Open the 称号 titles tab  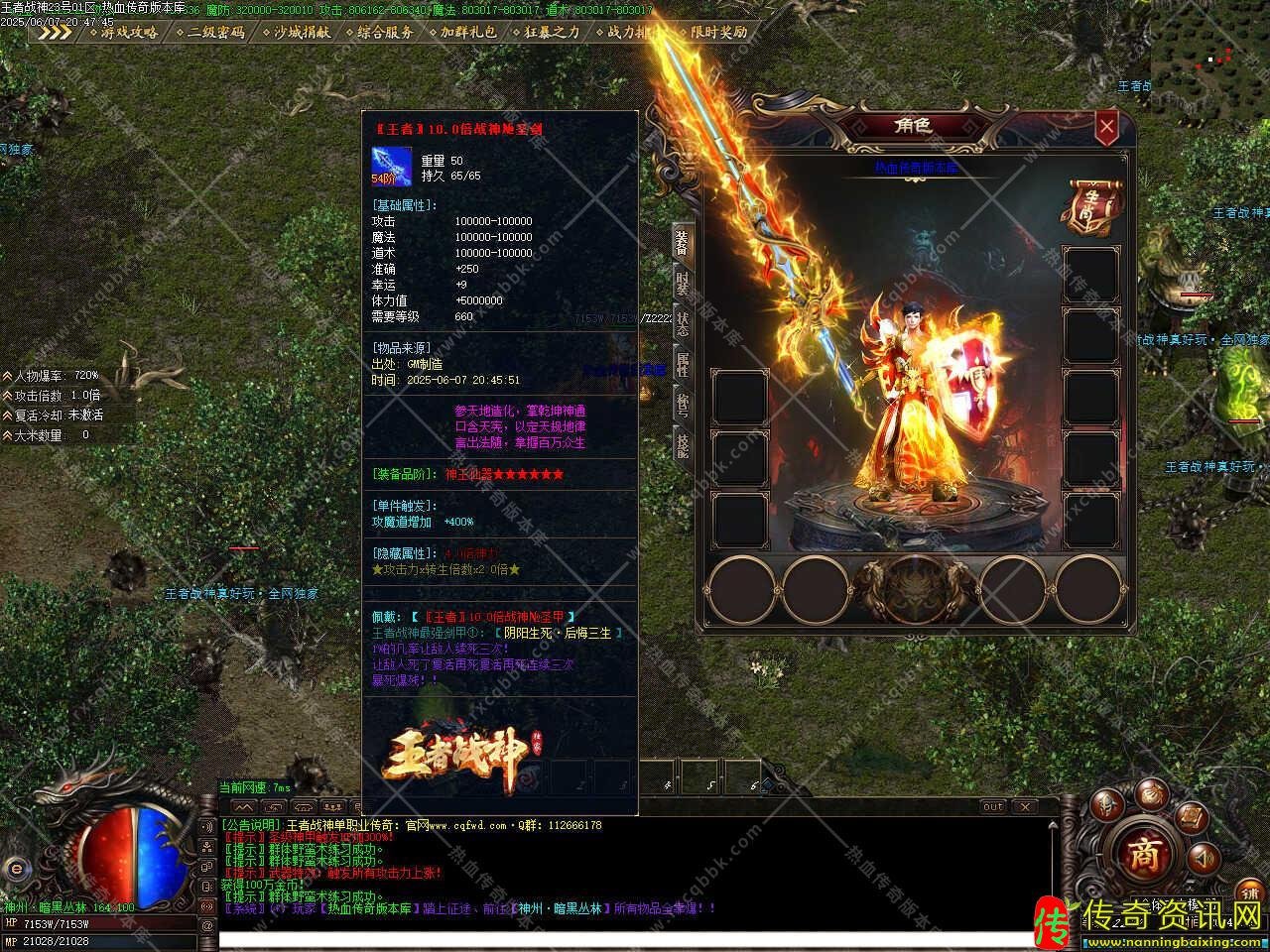point(683,405)
